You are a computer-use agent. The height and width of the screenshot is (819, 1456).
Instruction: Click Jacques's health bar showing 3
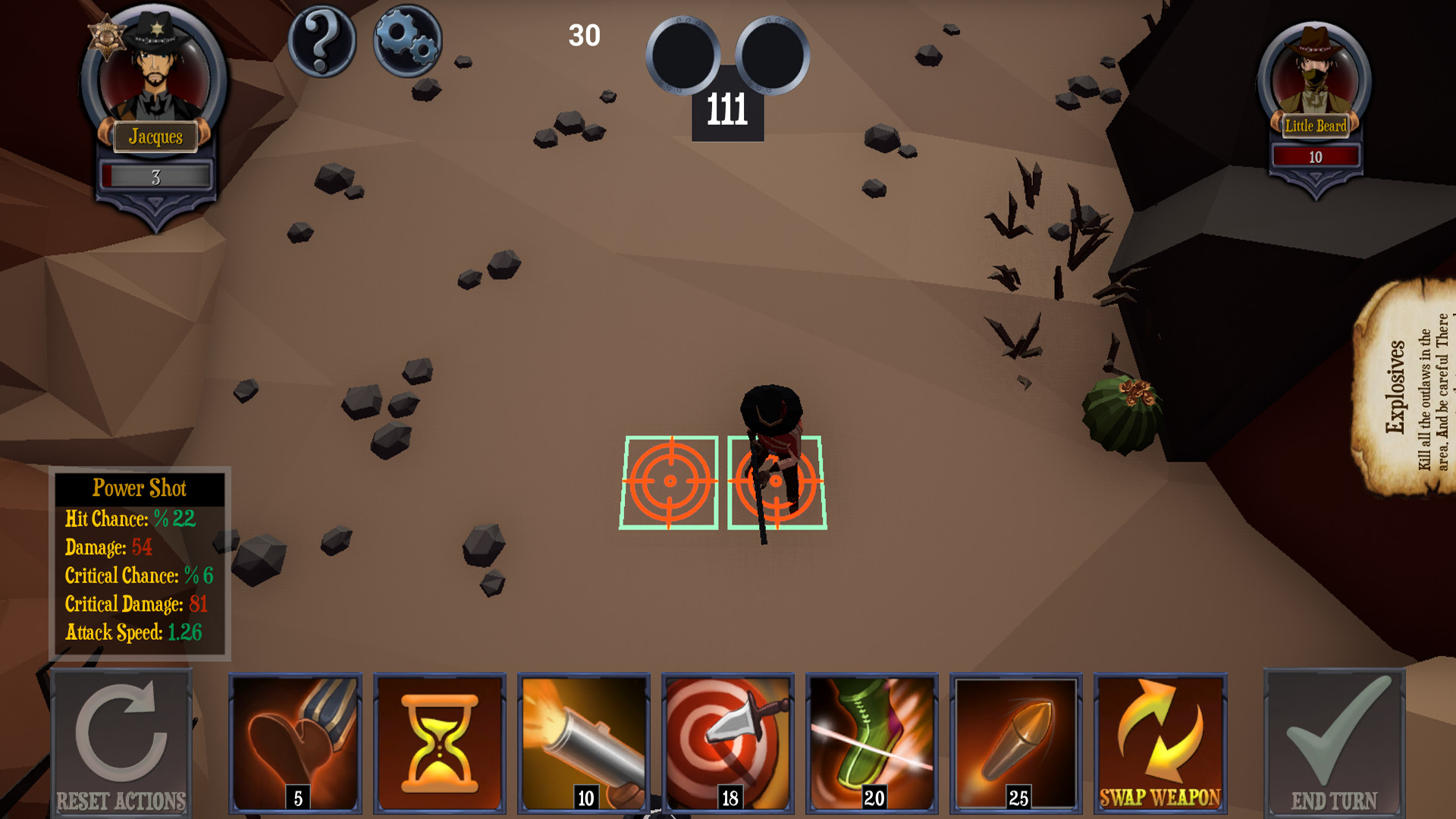155,175
